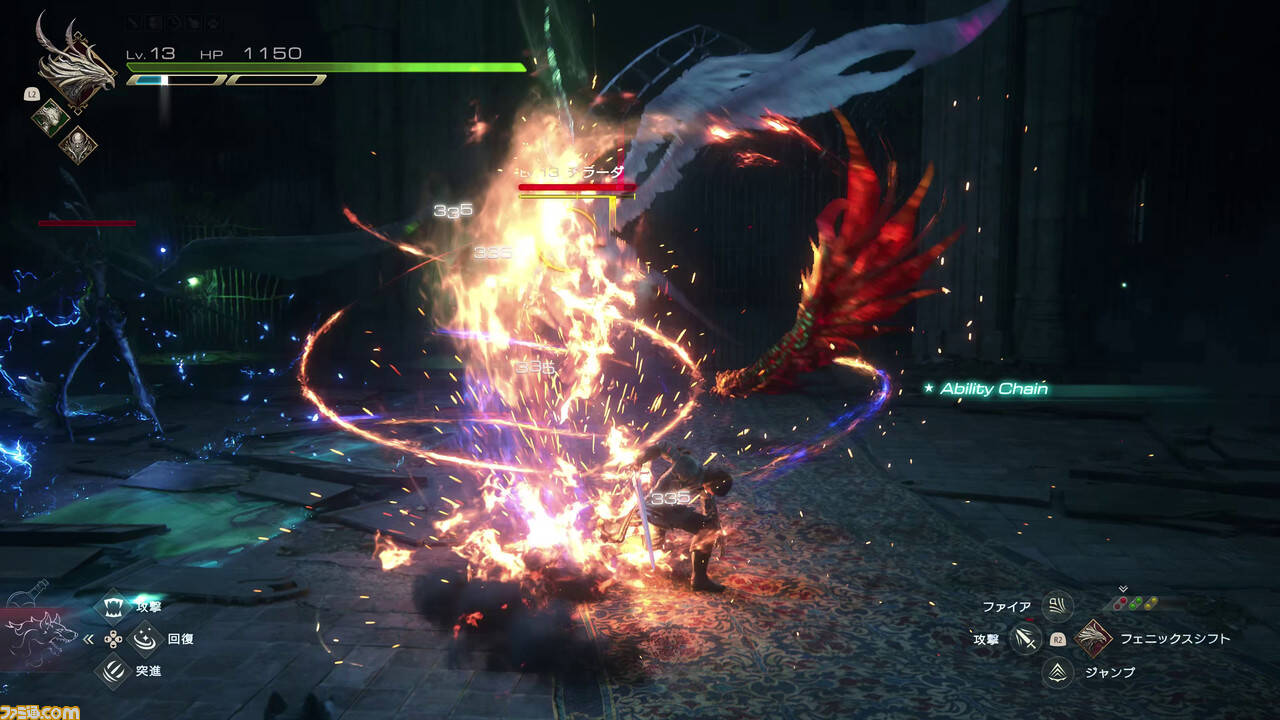Select the large Phoenix Eikon emblem
Image resolution: width=1280 pixels, height=720 pixels.
pyautogui.click(x=75, y=60)
